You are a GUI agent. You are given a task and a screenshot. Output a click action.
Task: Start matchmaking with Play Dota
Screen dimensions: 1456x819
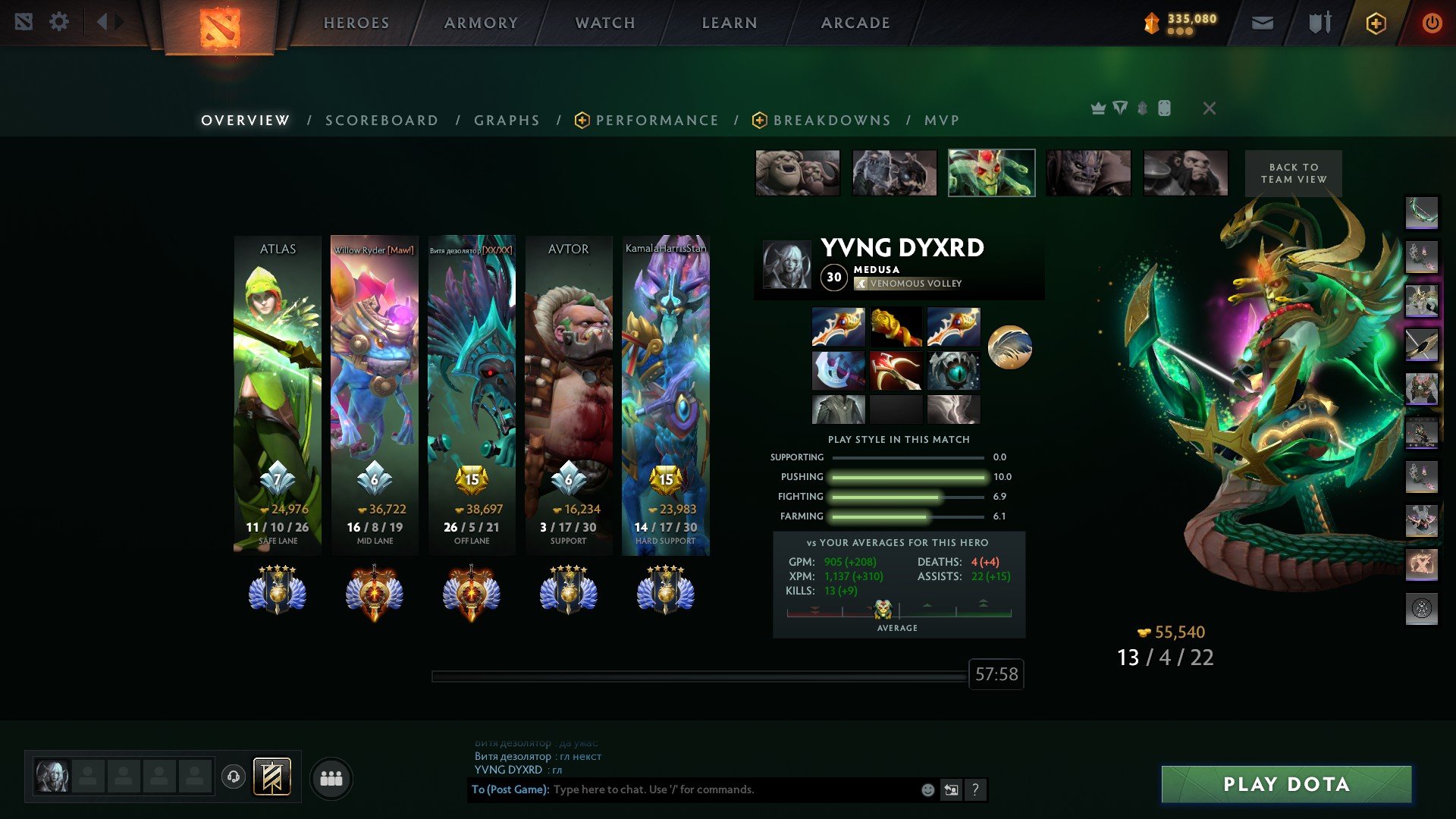[x=1286, y=784]
